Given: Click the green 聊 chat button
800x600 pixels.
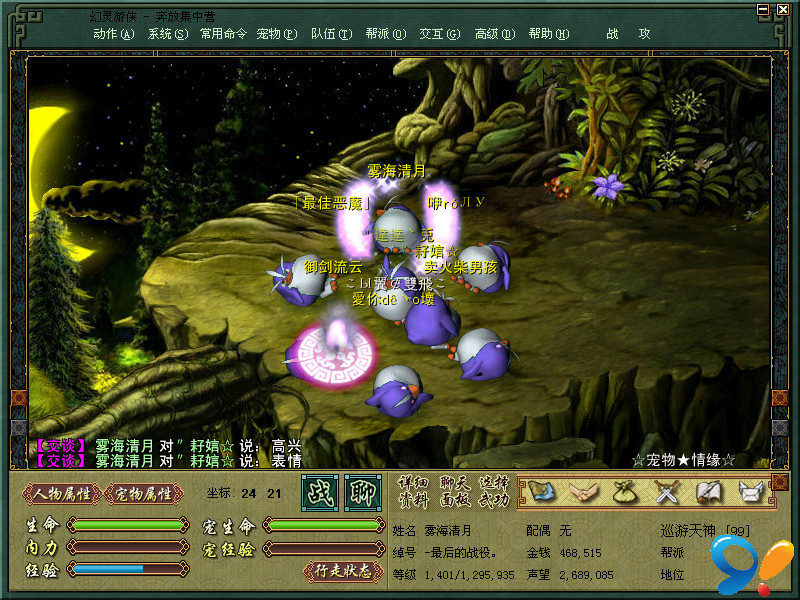Looking at the screenshot, I should pyautogui.click(x=363, y=492).
